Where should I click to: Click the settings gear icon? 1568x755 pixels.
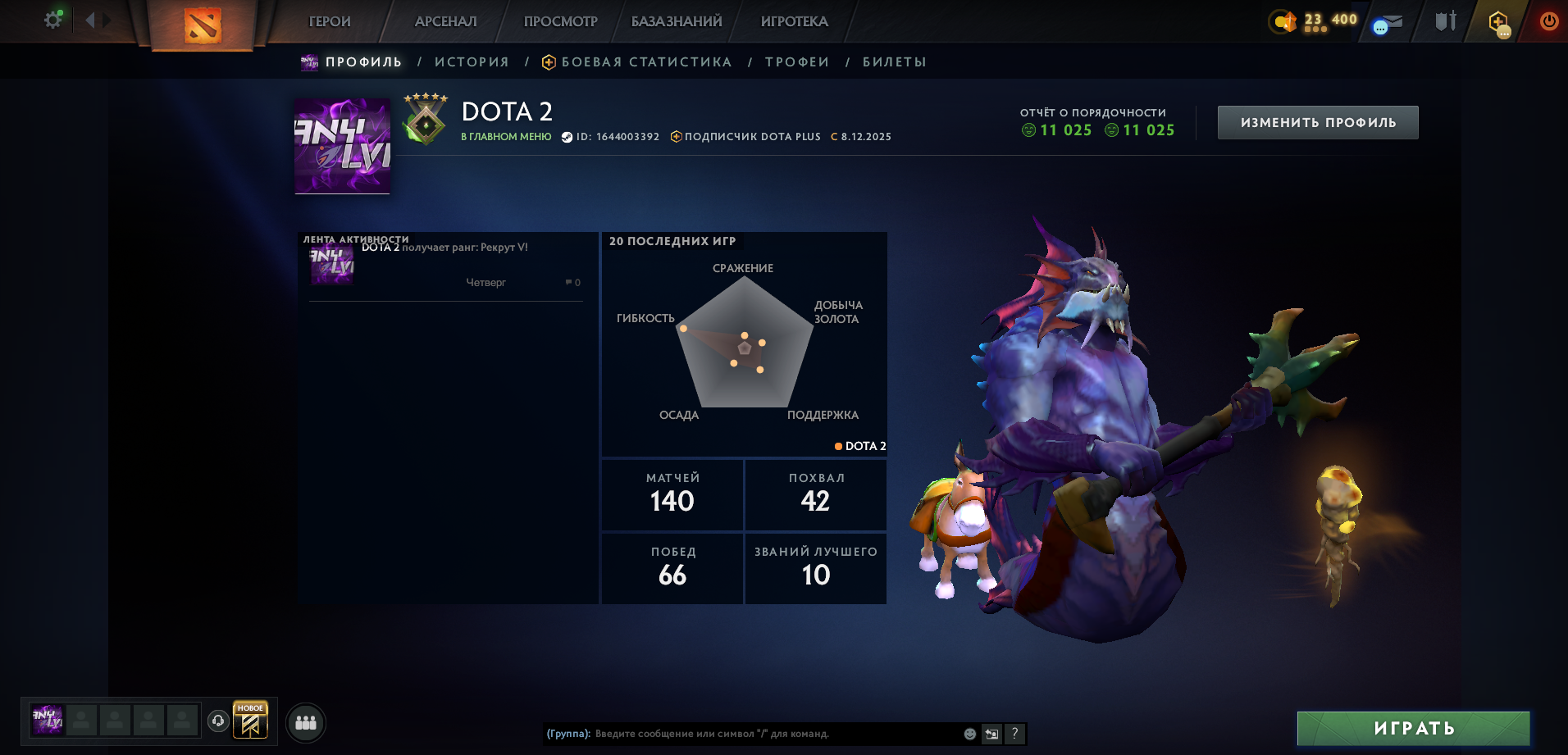tap(52, 20)
